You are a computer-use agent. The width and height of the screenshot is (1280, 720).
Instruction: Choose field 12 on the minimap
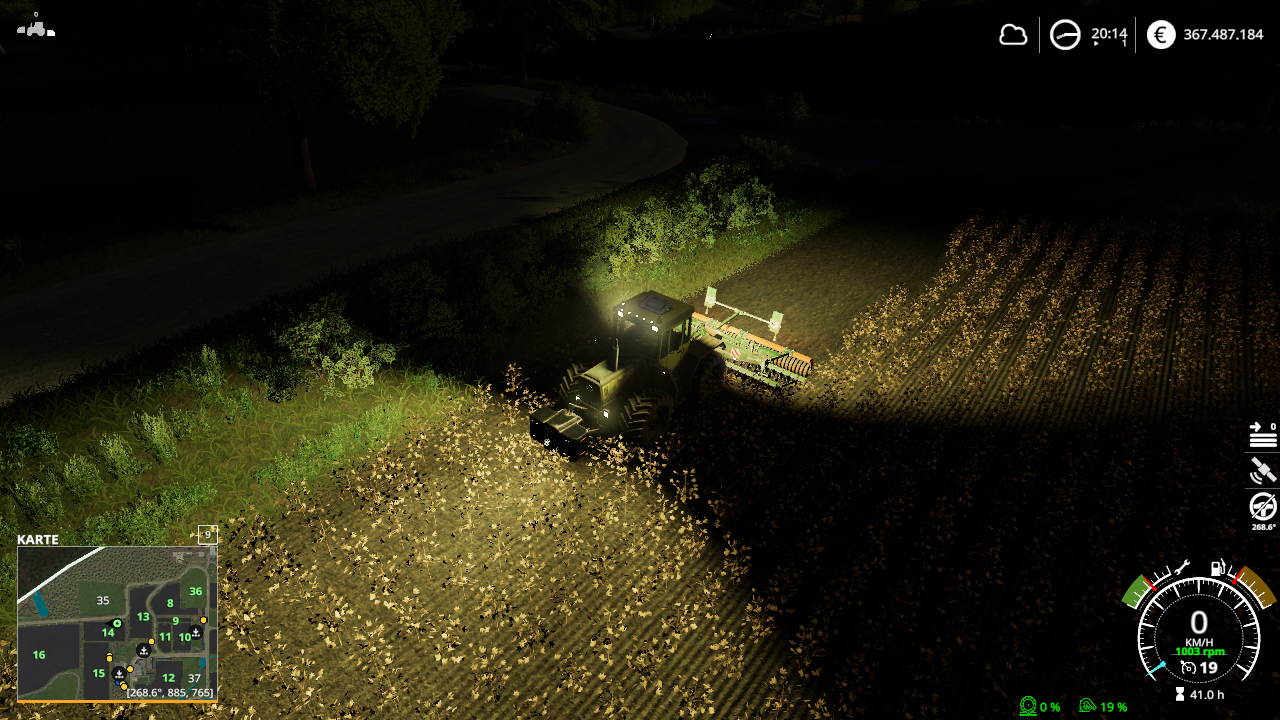tap(168, 678)
